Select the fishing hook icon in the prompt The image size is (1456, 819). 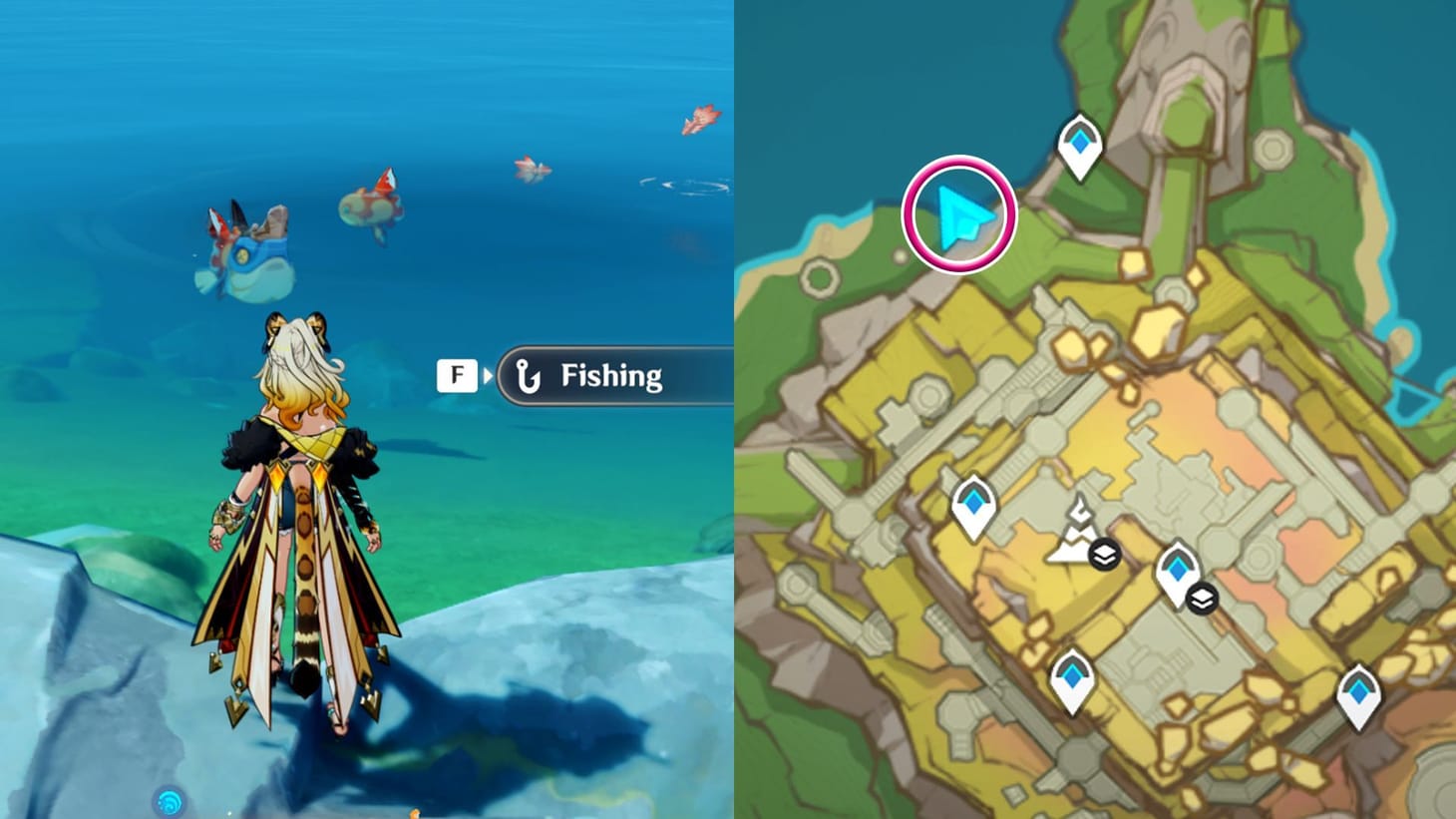tap(530, 376)
